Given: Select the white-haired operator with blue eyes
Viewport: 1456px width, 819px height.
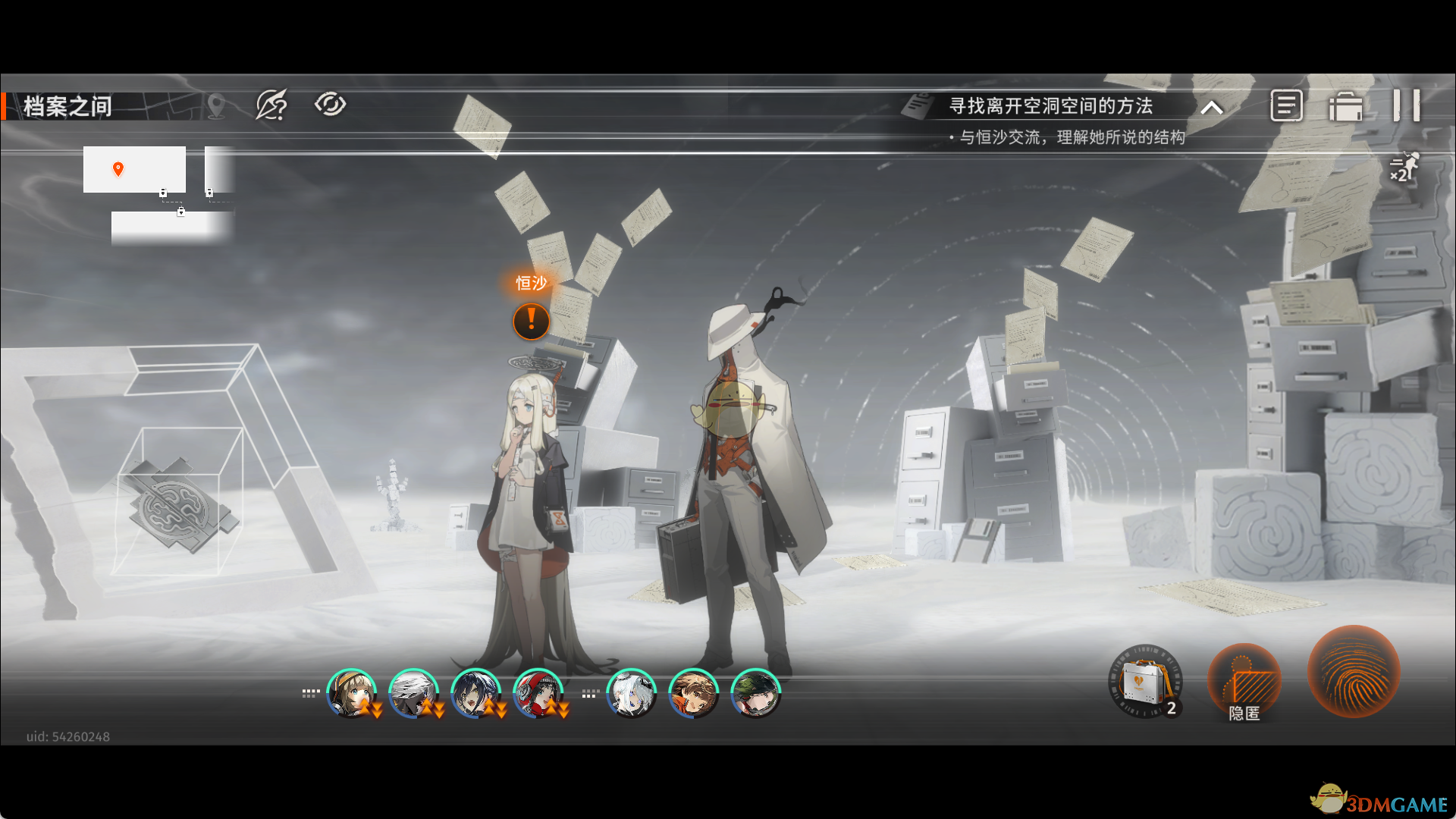Looking at the screenshot, I should [631, 692].
